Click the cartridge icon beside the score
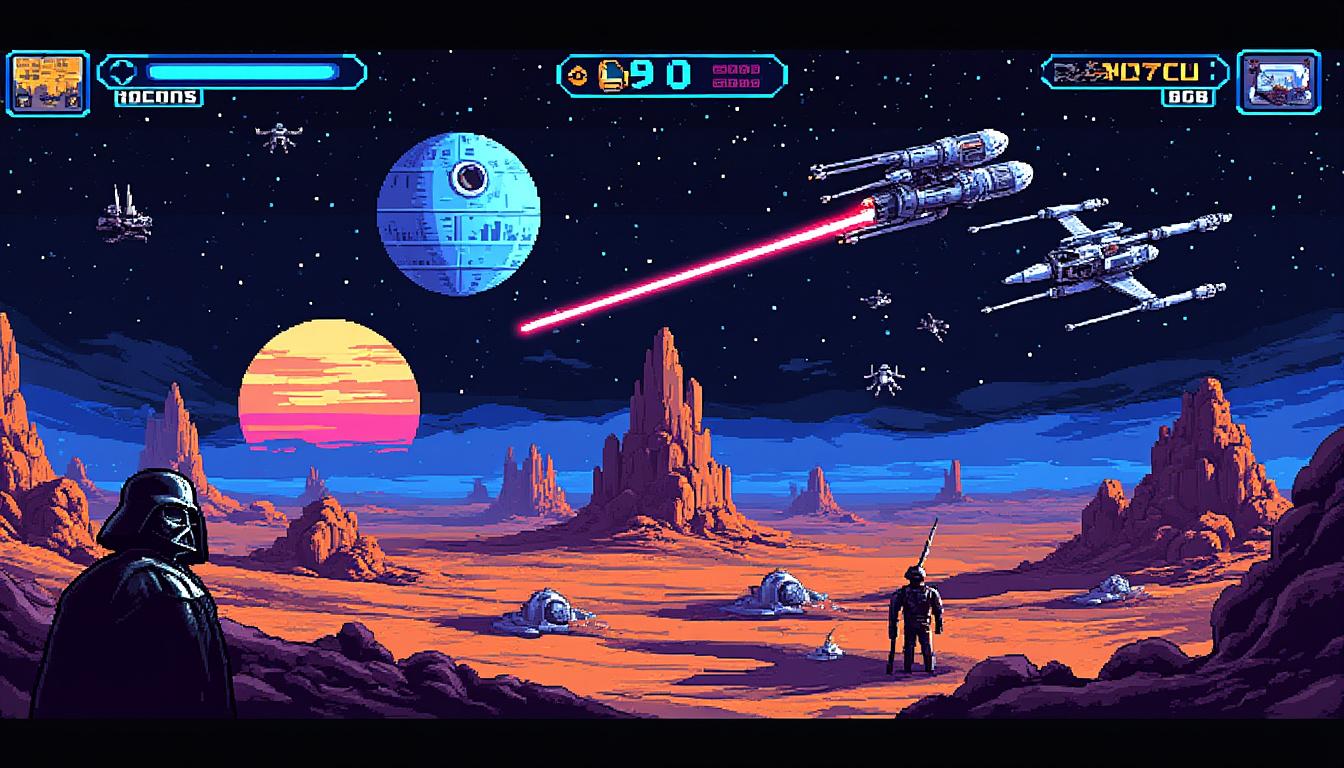Viewport: 1344px width, 768px height. click(612, 74)
